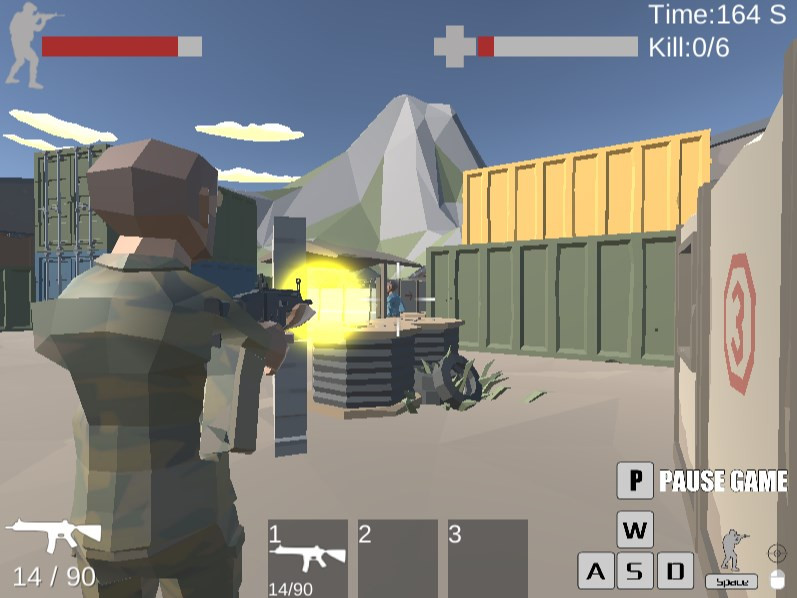
Task: Switch to empty weapon slot 3
Action: pyautogui.click(x=487, y=558)
